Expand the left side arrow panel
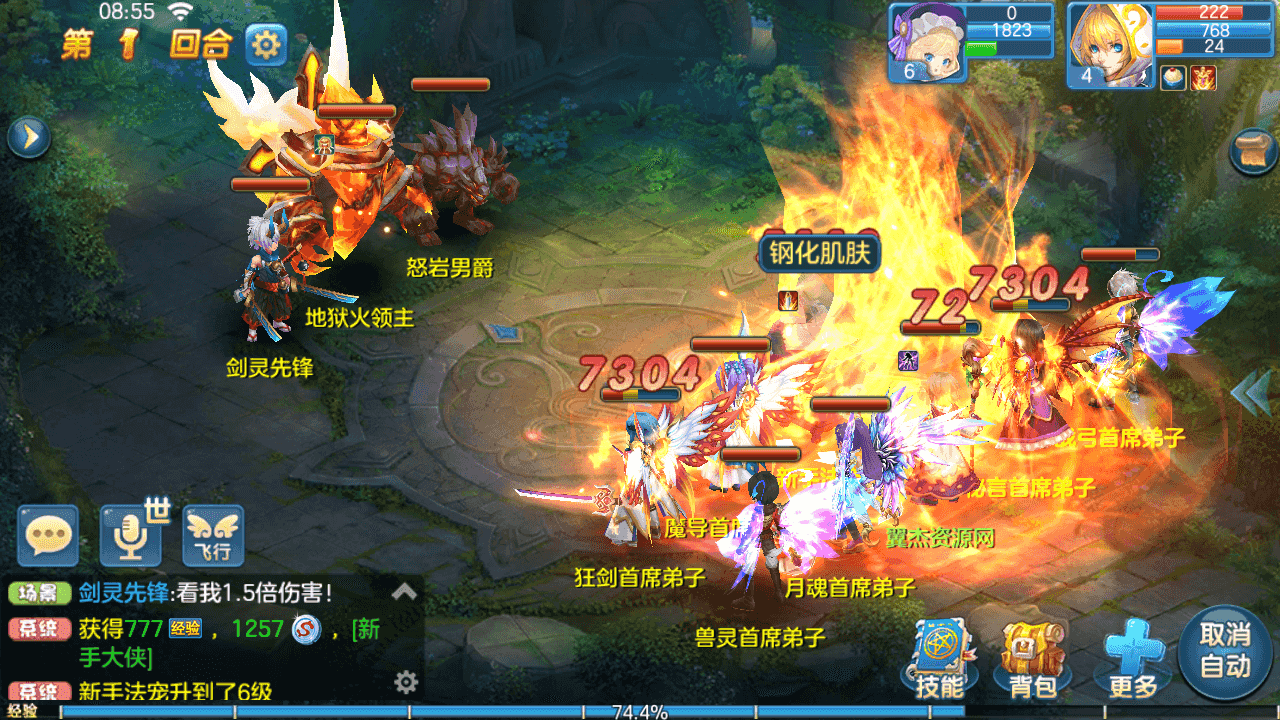The width and height of the screenshot is (1280, 720). [29, 137]
